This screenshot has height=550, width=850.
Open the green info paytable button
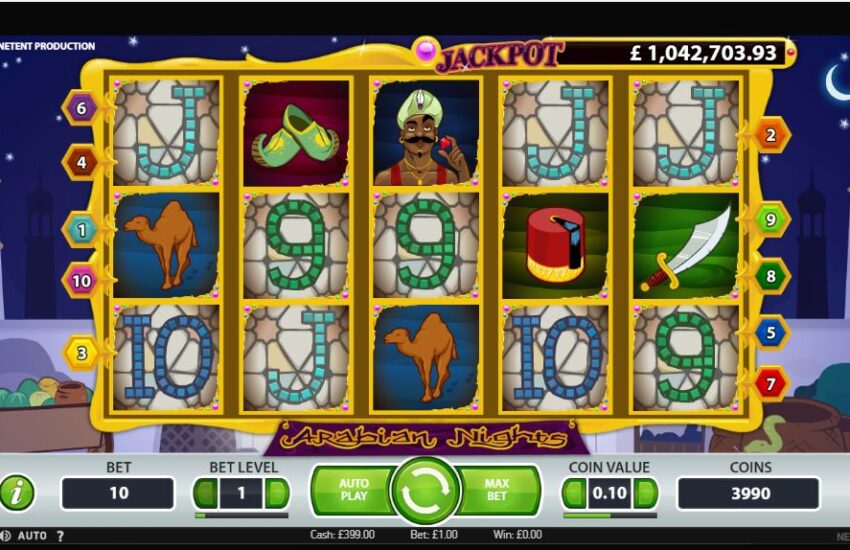tap(17, 492)
